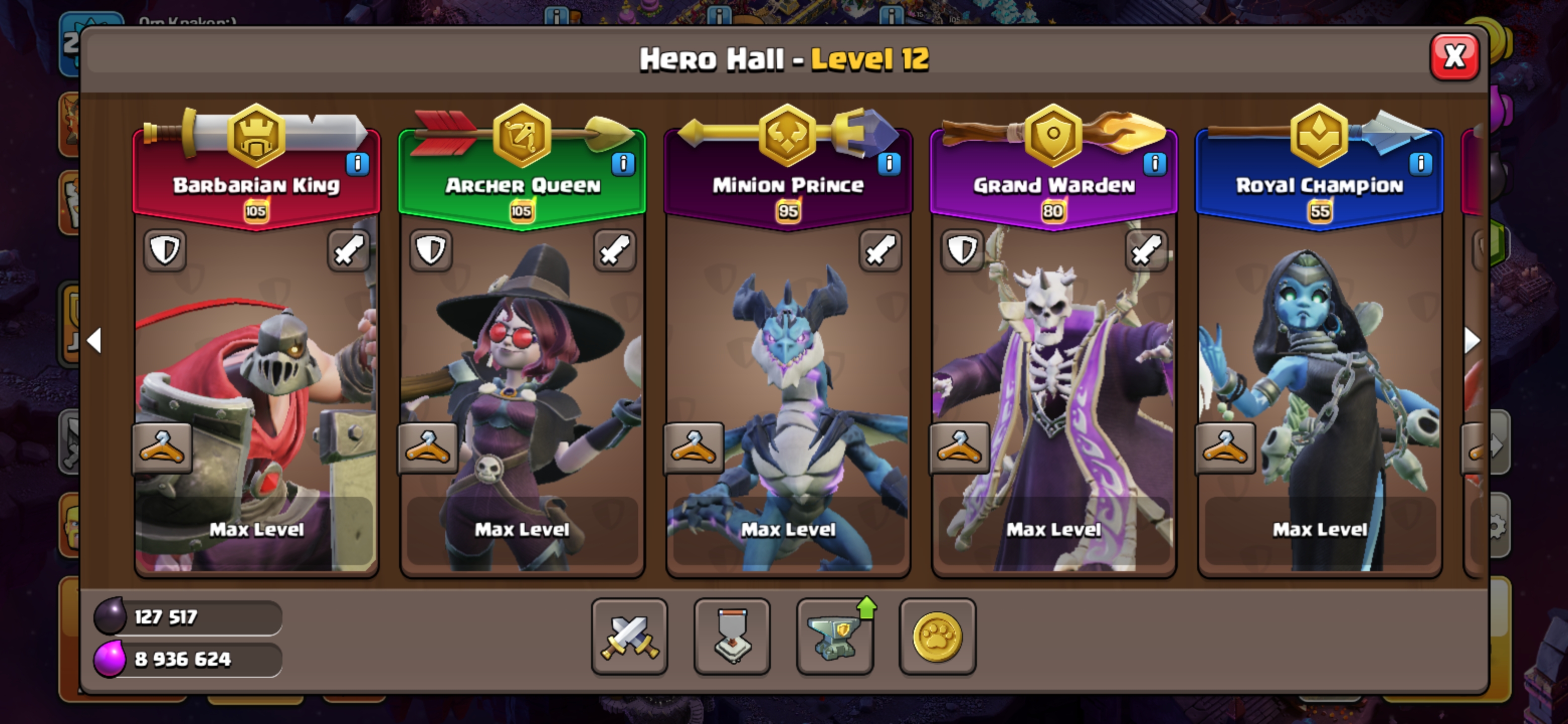Open Minion Prince info button
Screen dimensions: 1568x724
(889, 163)
